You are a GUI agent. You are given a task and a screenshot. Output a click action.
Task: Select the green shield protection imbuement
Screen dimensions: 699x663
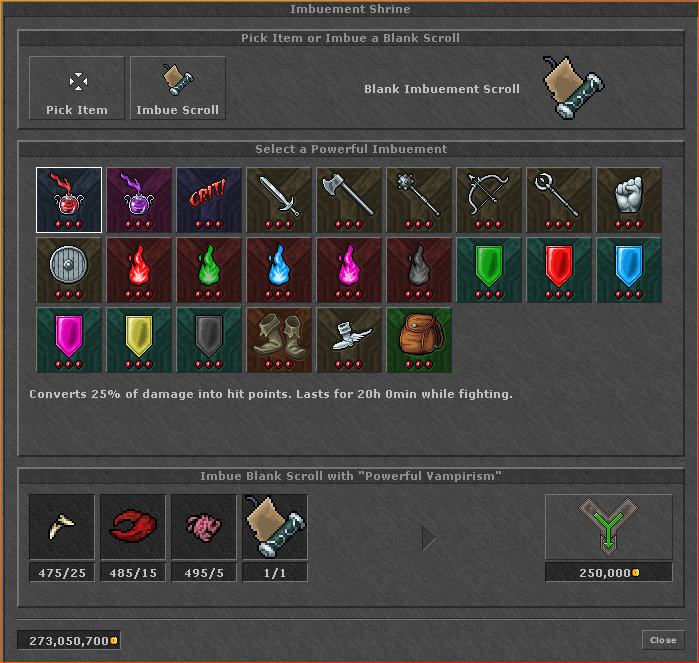[489, 269]
